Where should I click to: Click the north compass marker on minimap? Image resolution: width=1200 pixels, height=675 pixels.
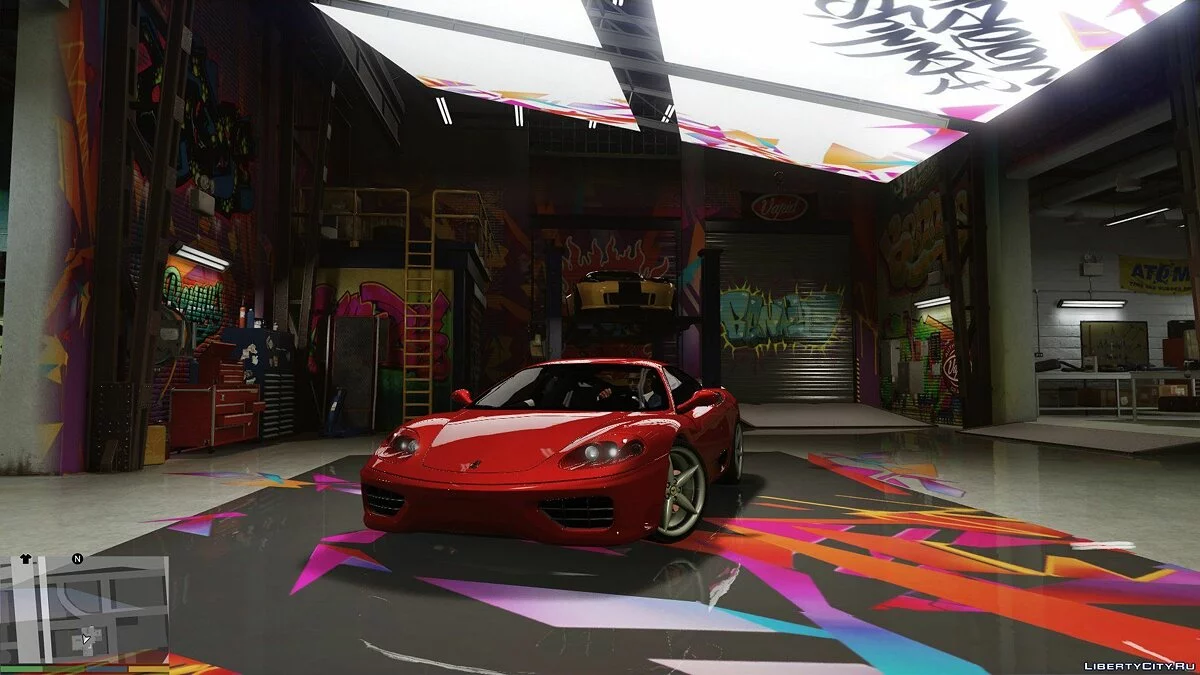coord(77,559)
